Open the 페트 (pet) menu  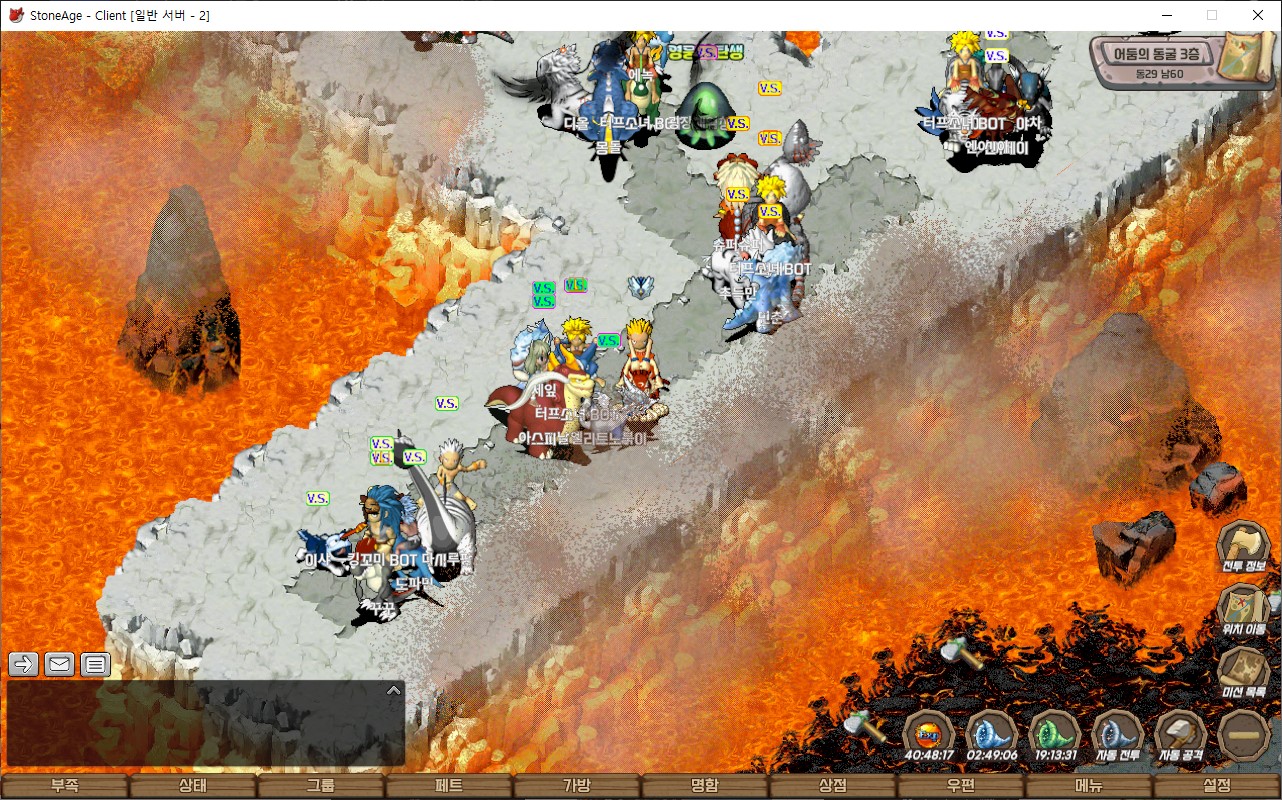449,786
